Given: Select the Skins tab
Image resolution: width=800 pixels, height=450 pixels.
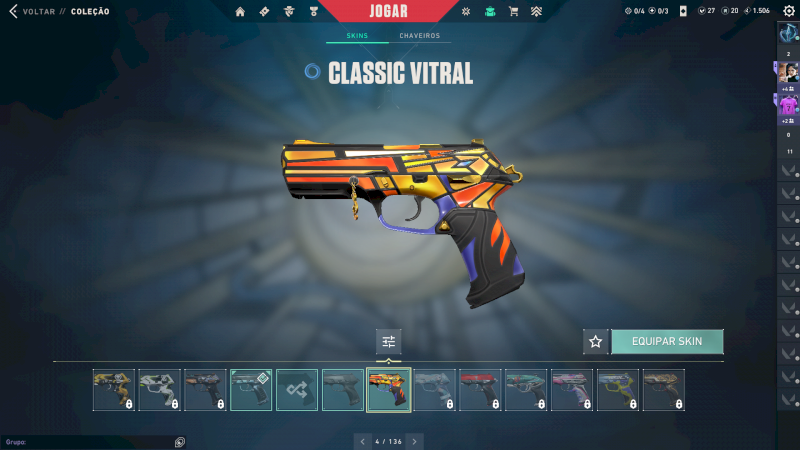Looking at the screenshot, I should click(356, 36).
